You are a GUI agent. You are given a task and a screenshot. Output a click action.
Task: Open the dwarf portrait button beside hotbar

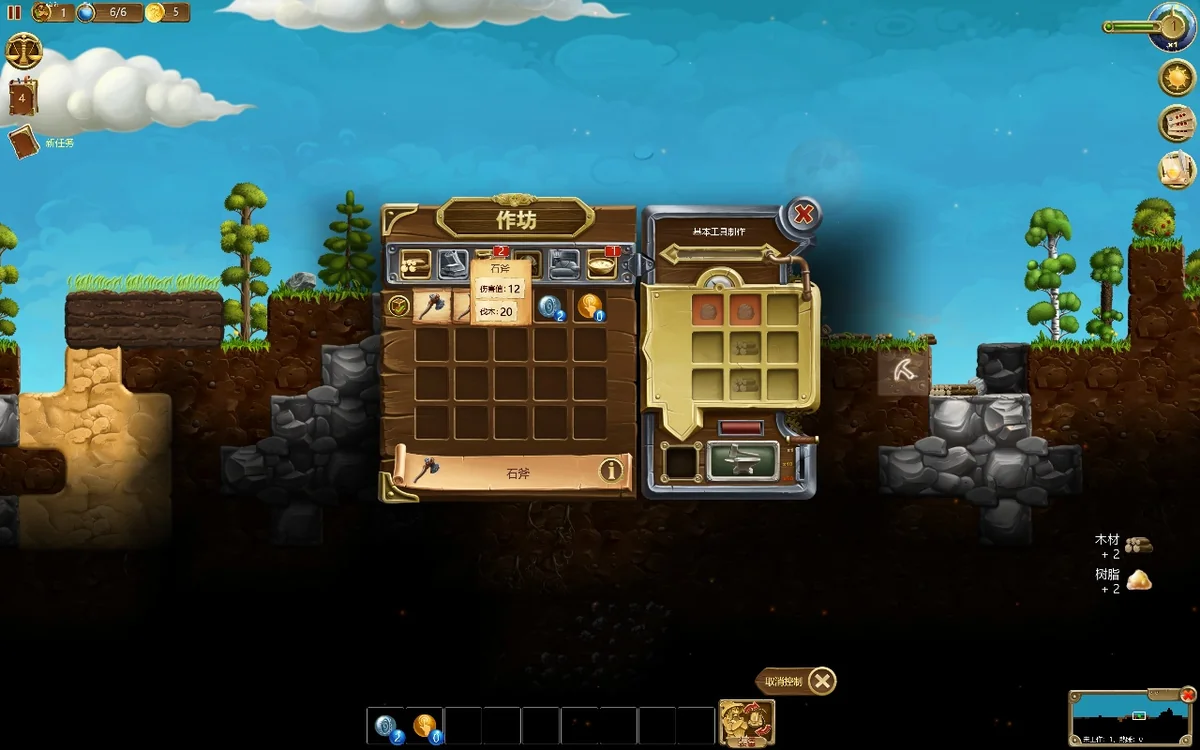(746, 722)
